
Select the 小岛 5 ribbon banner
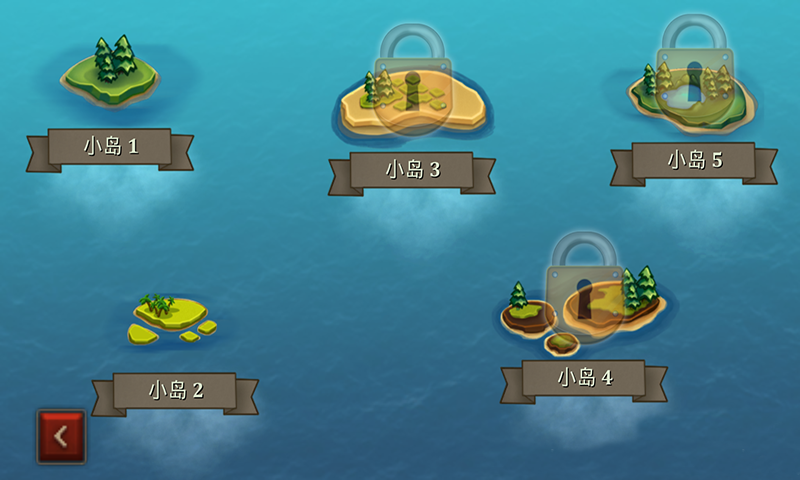[694, 160]
